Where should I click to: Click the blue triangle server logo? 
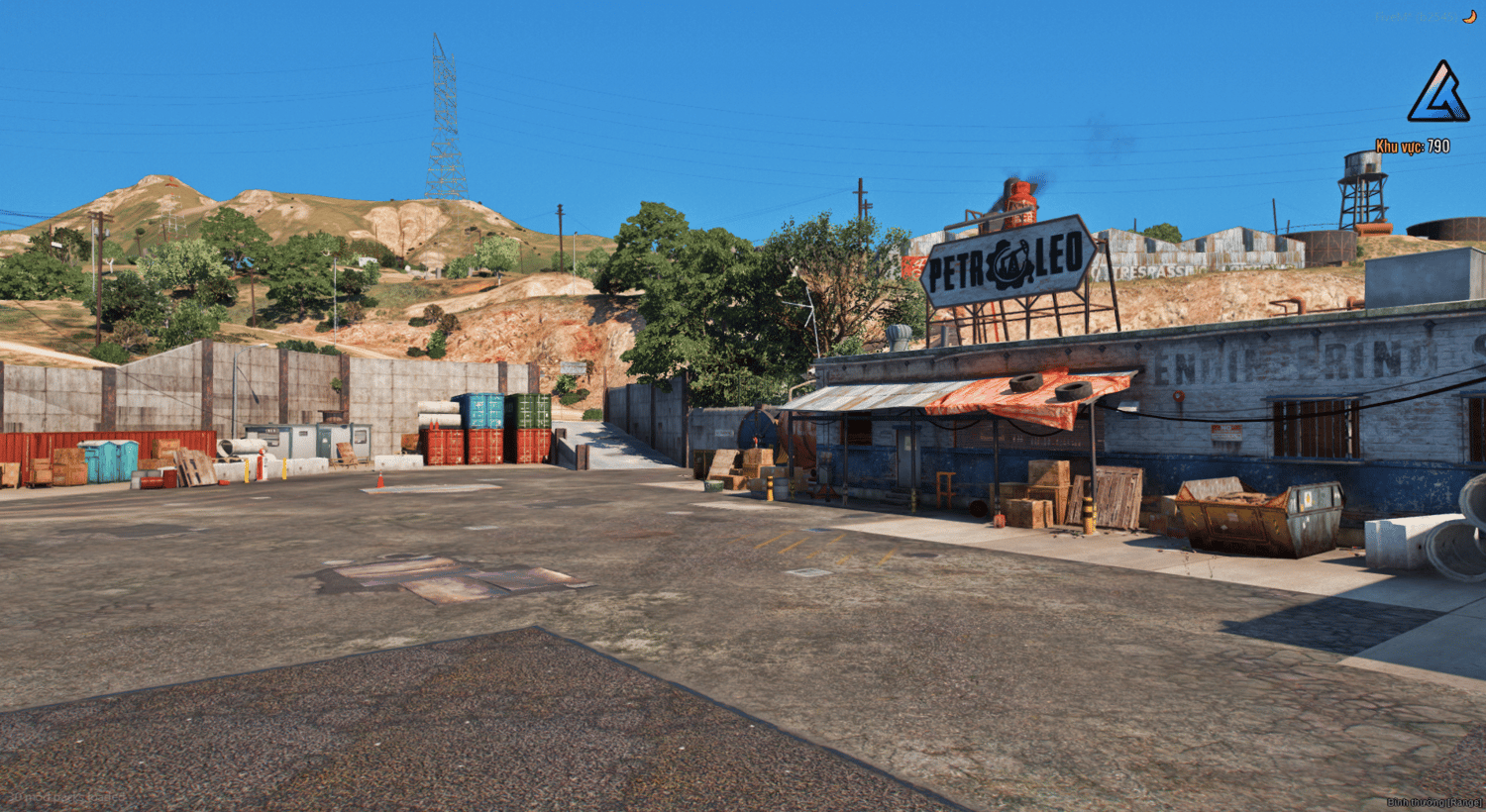tap(1438, 93)
